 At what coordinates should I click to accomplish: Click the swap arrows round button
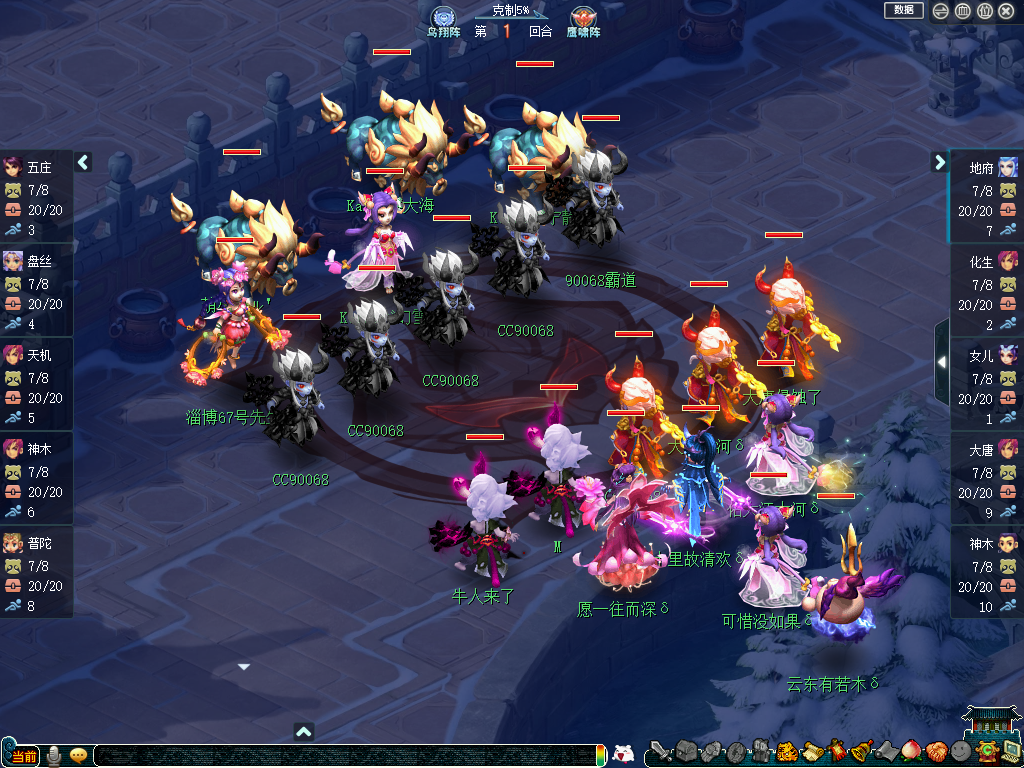click(x=940, y=11)
